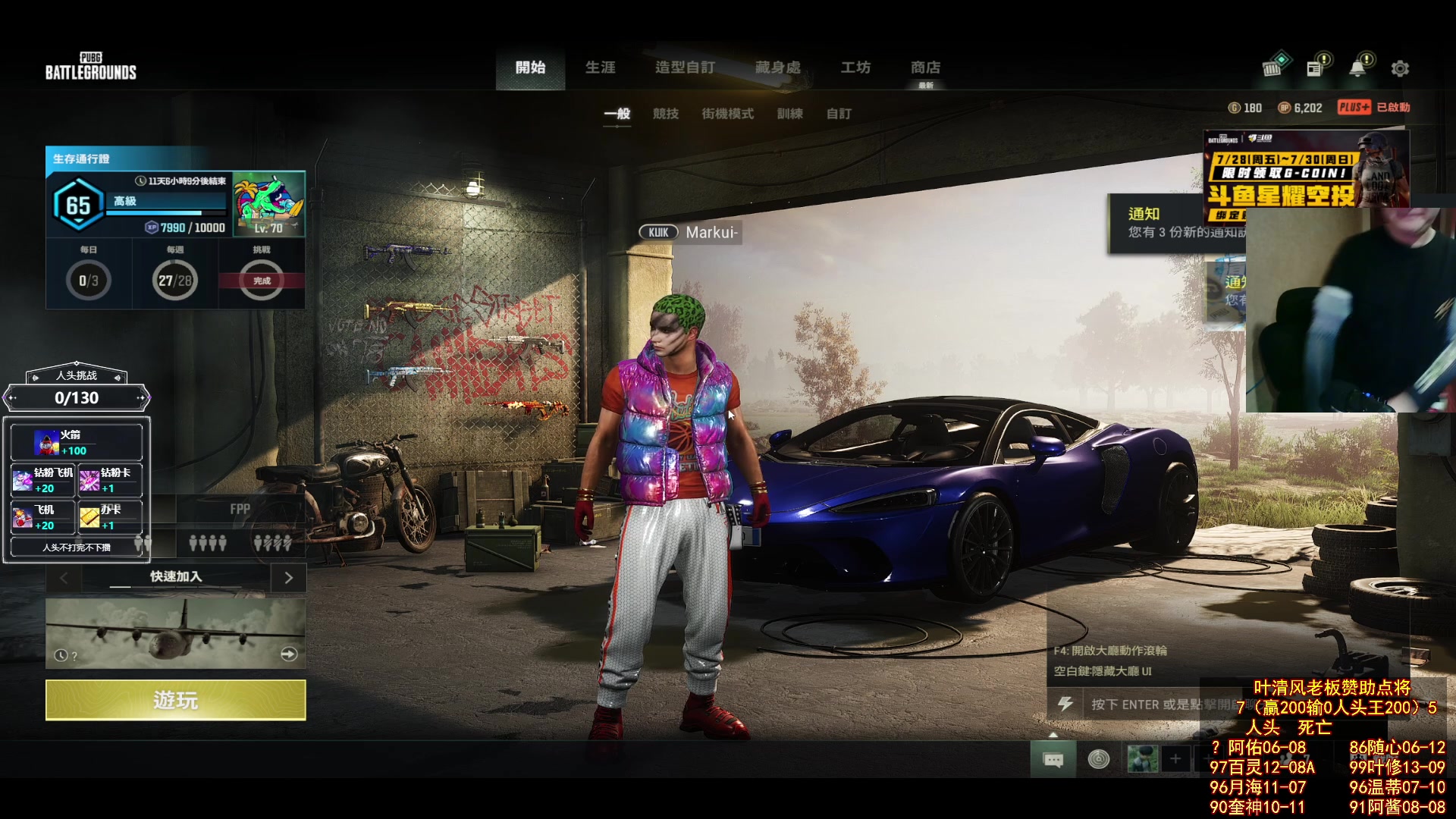This screenshot has height=819, width=1456.
Task: Open the survivor pass level 65 panel
Action: tap(78, 206)
